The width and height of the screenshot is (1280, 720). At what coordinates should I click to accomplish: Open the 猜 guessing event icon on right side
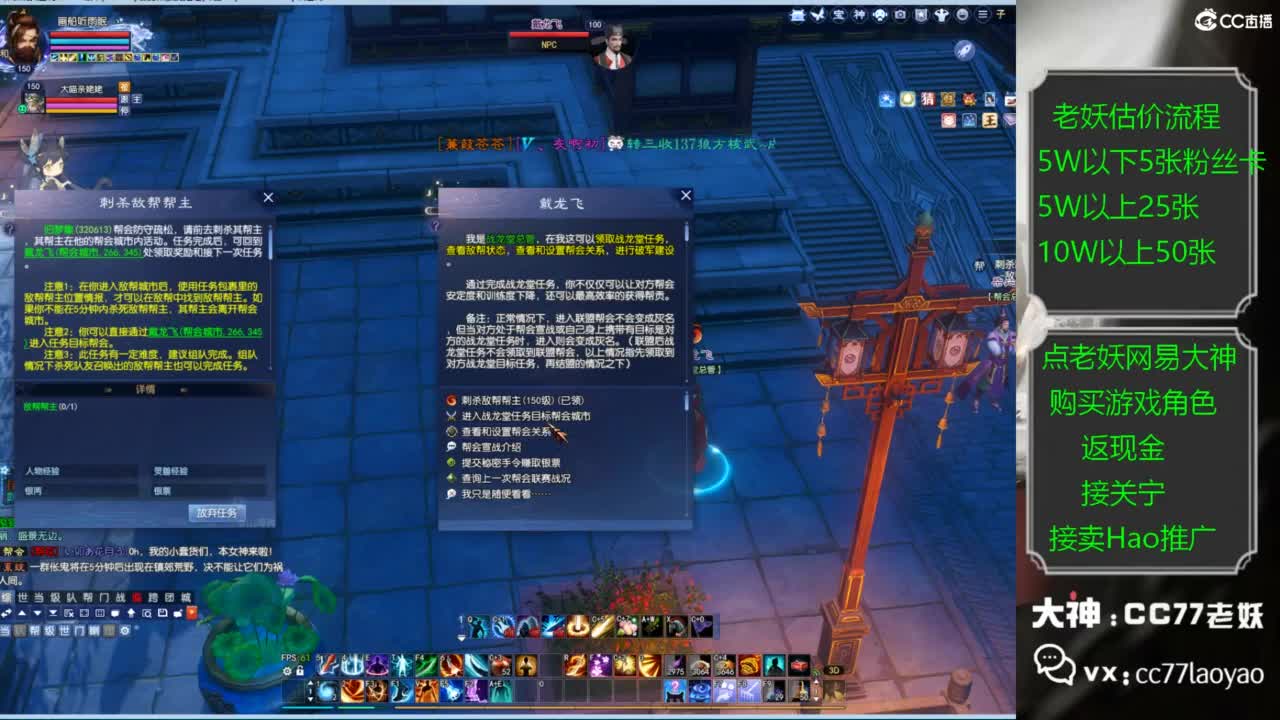coord(928,100)
